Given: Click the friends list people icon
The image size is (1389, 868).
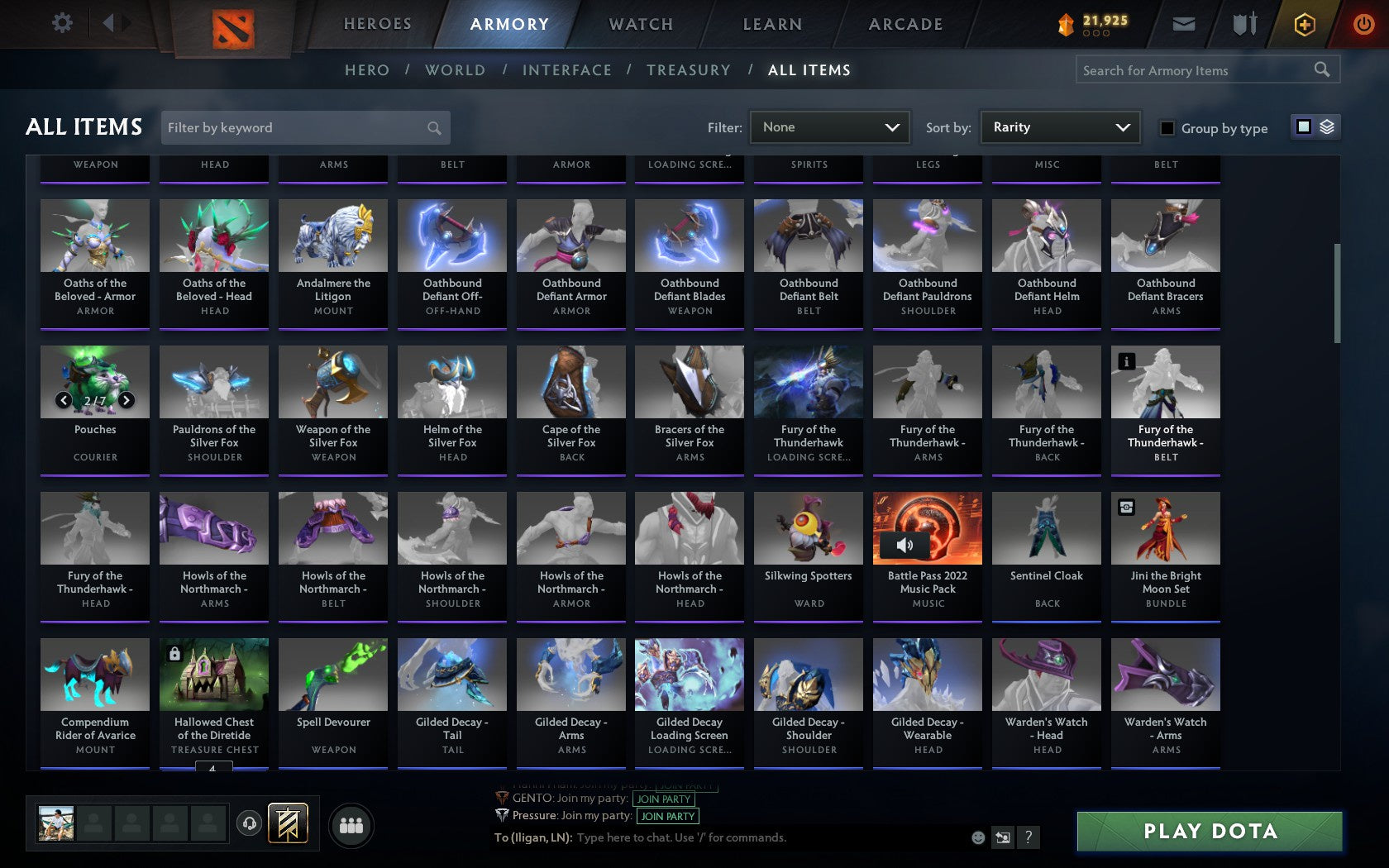Looking at the screenshot, I should point(353,824).
